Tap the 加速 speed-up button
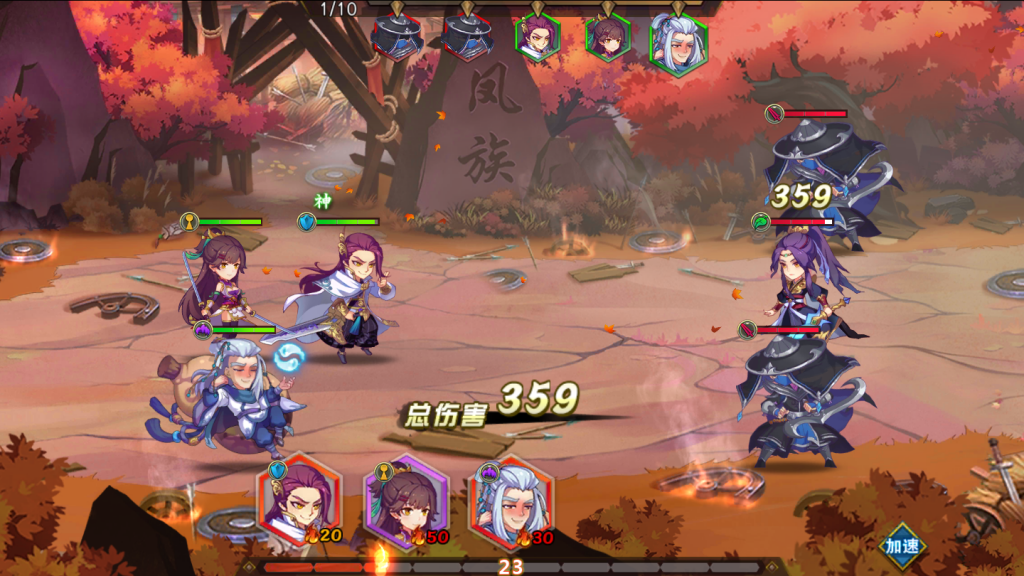The height and width of the screenshot is (576, 1024). tap(902, 547)
